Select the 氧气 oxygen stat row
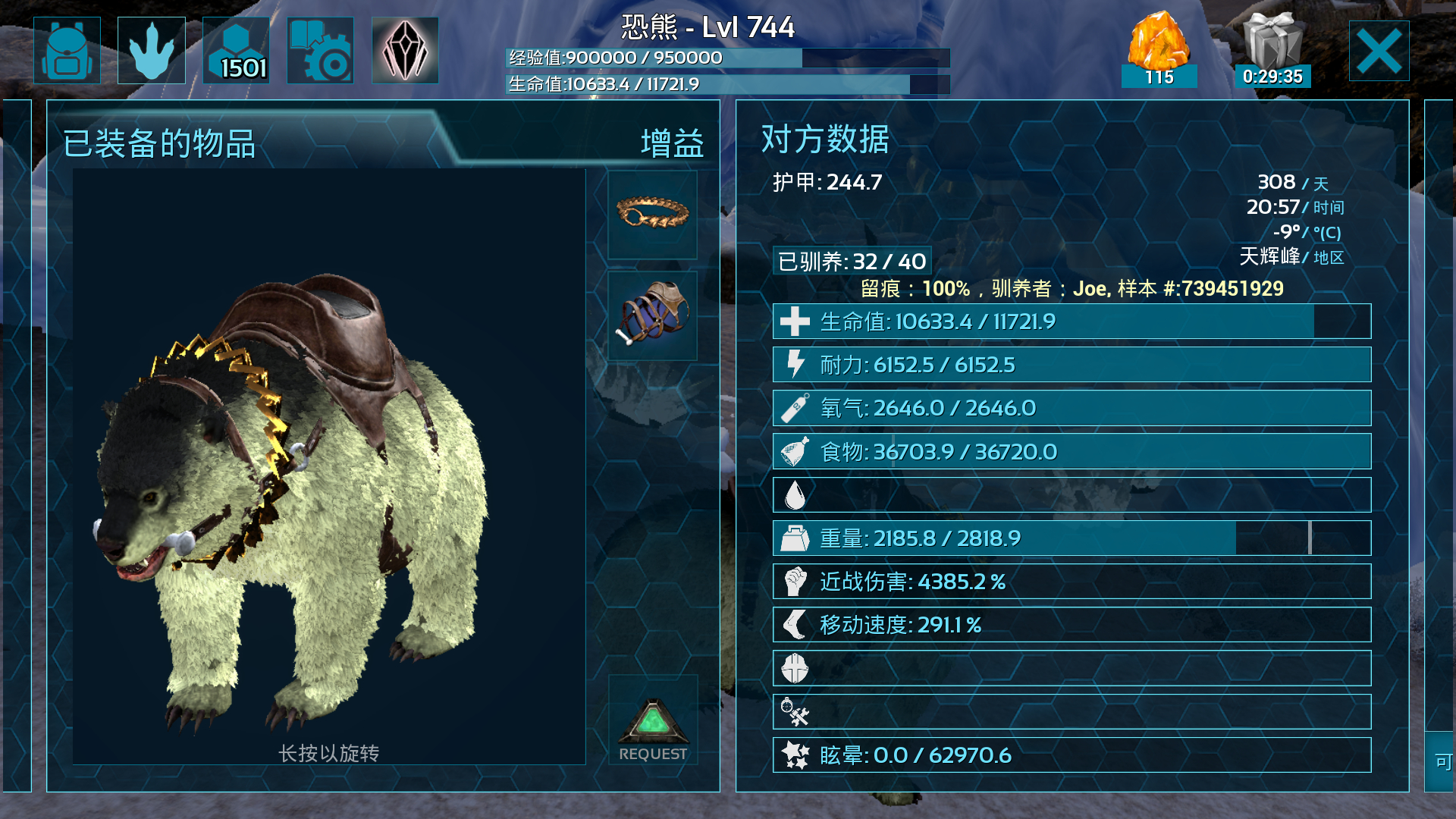This screenshot has height=819, width=1456. 1071,408
